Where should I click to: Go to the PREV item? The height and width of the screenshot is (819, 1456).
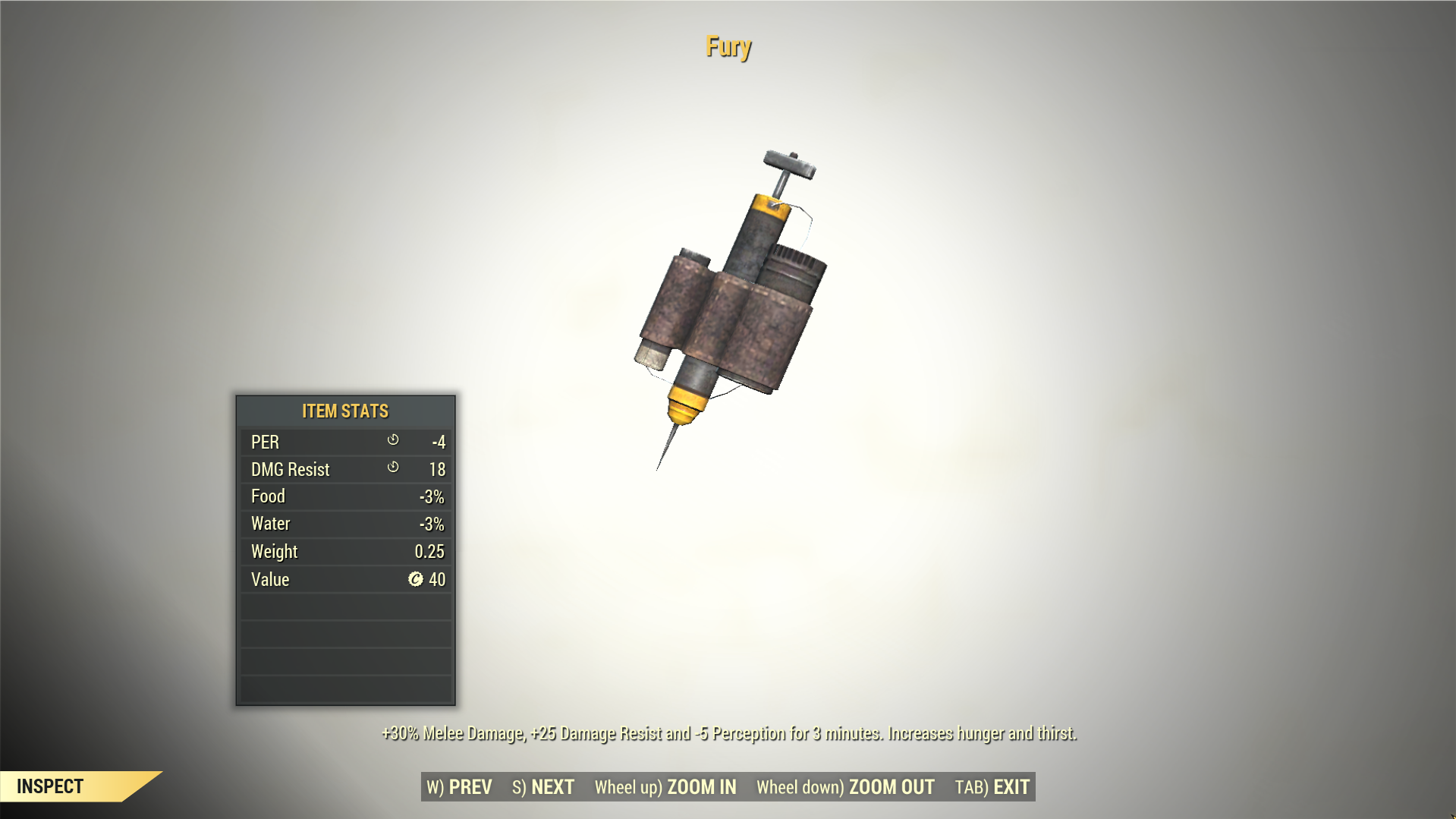[x=460, y=787]
